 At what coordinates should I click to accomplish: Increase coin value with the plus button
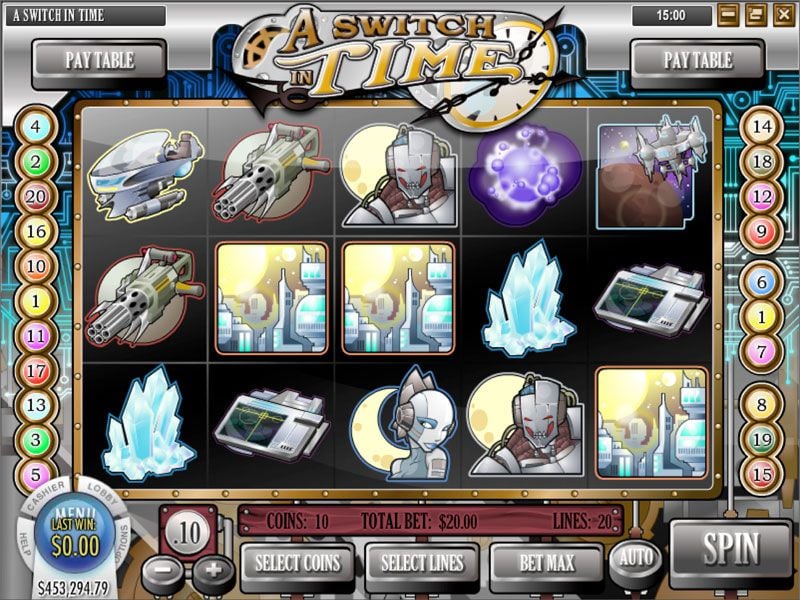[212, 573]
